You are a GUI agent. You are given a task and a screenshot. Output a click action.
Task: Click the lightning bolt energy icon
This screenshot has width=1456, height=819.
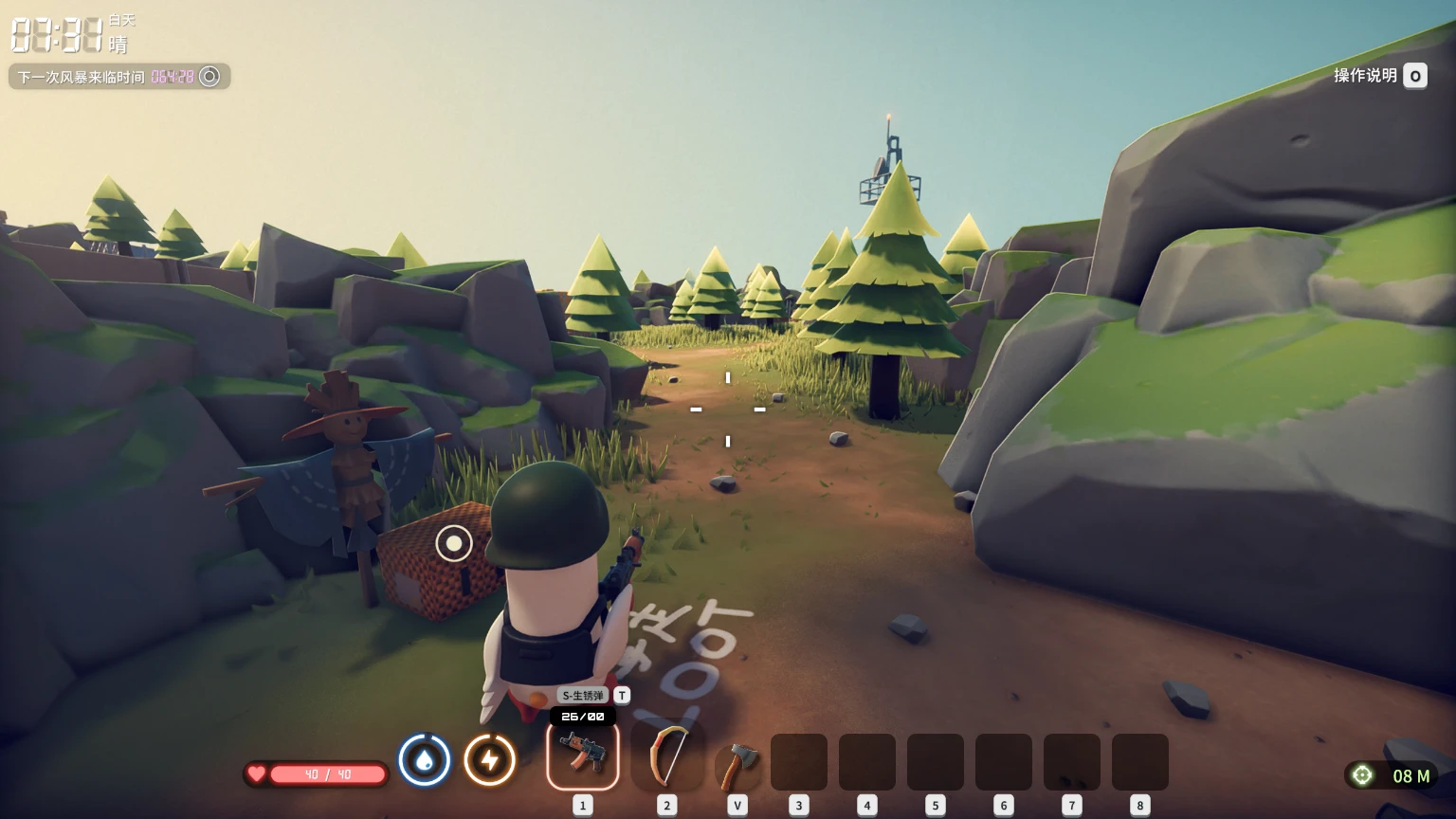[490, 760]
